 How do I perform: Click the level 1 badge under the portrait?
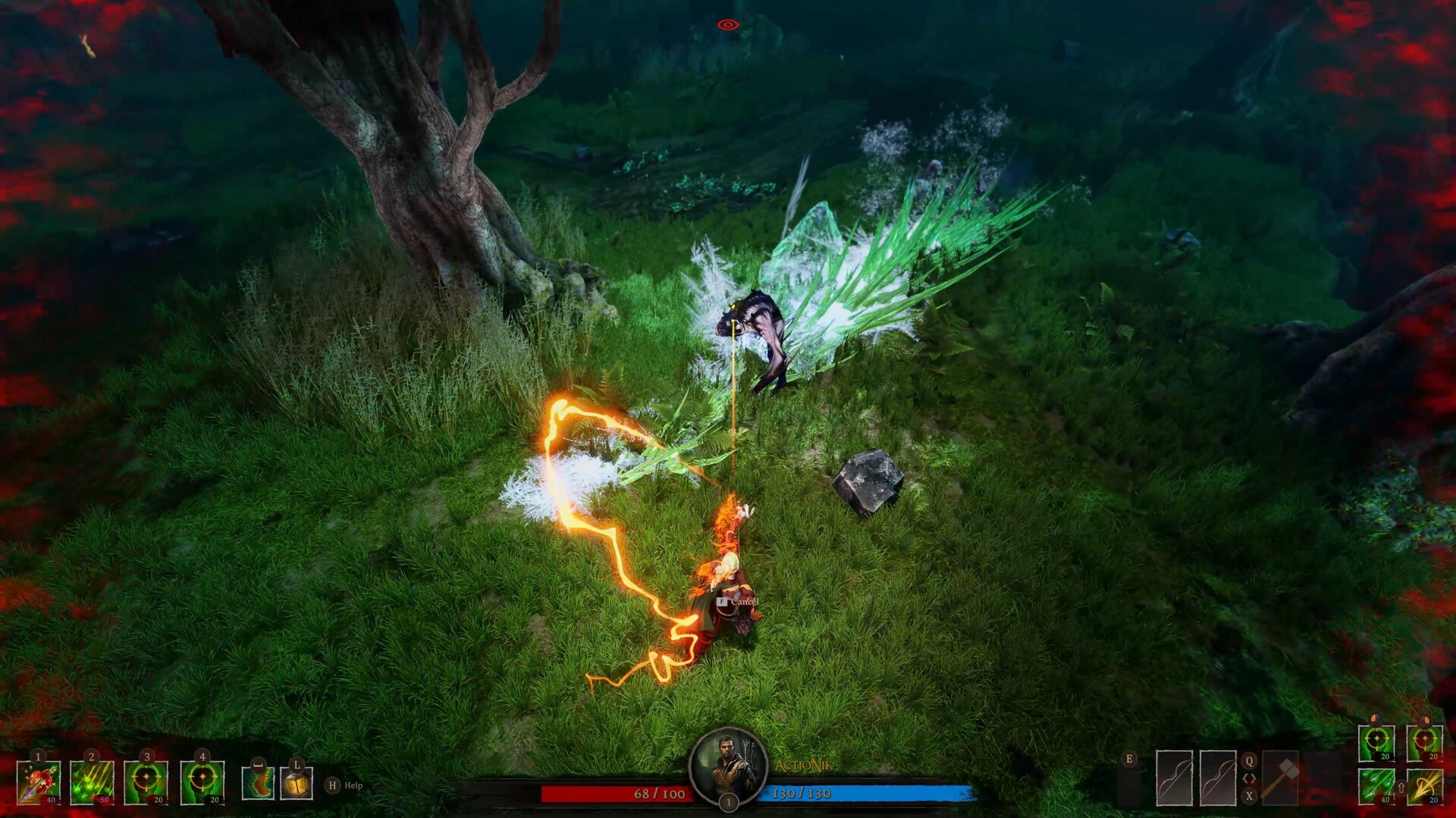point(728,801)
